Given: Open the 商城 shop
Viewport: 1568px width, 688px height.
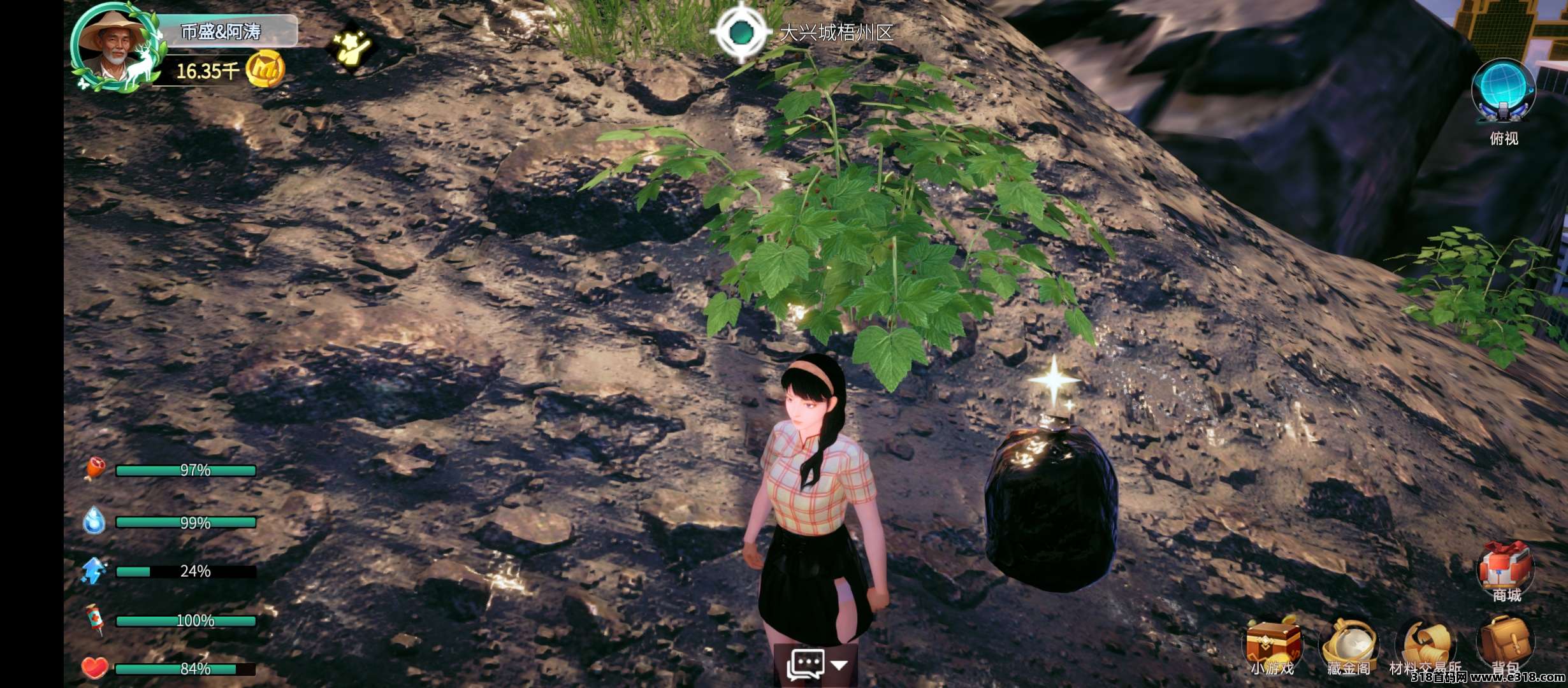Looking at the screenshot, I should [1505, 570].
